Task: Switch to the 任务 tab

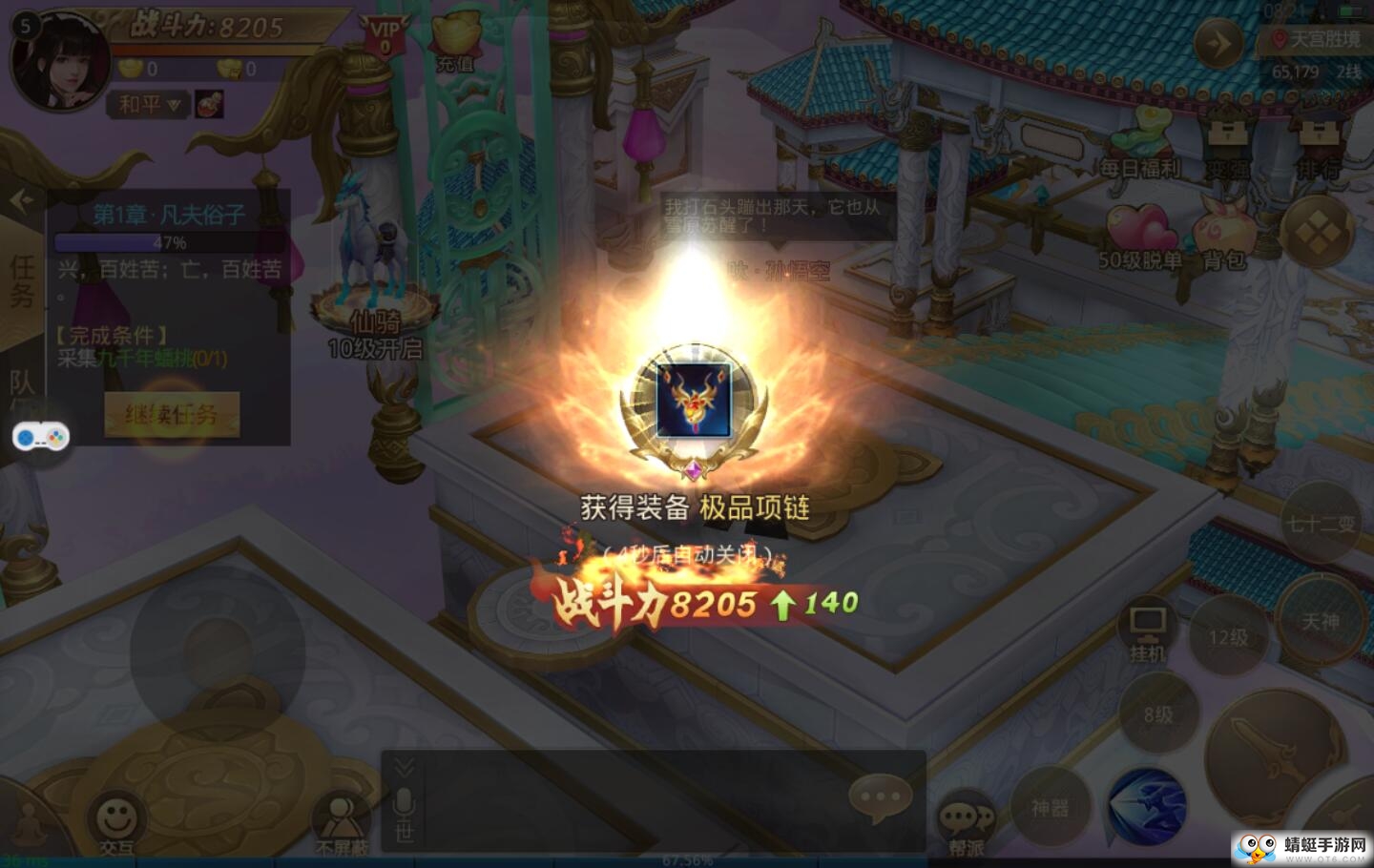Action: pos(21,281)
